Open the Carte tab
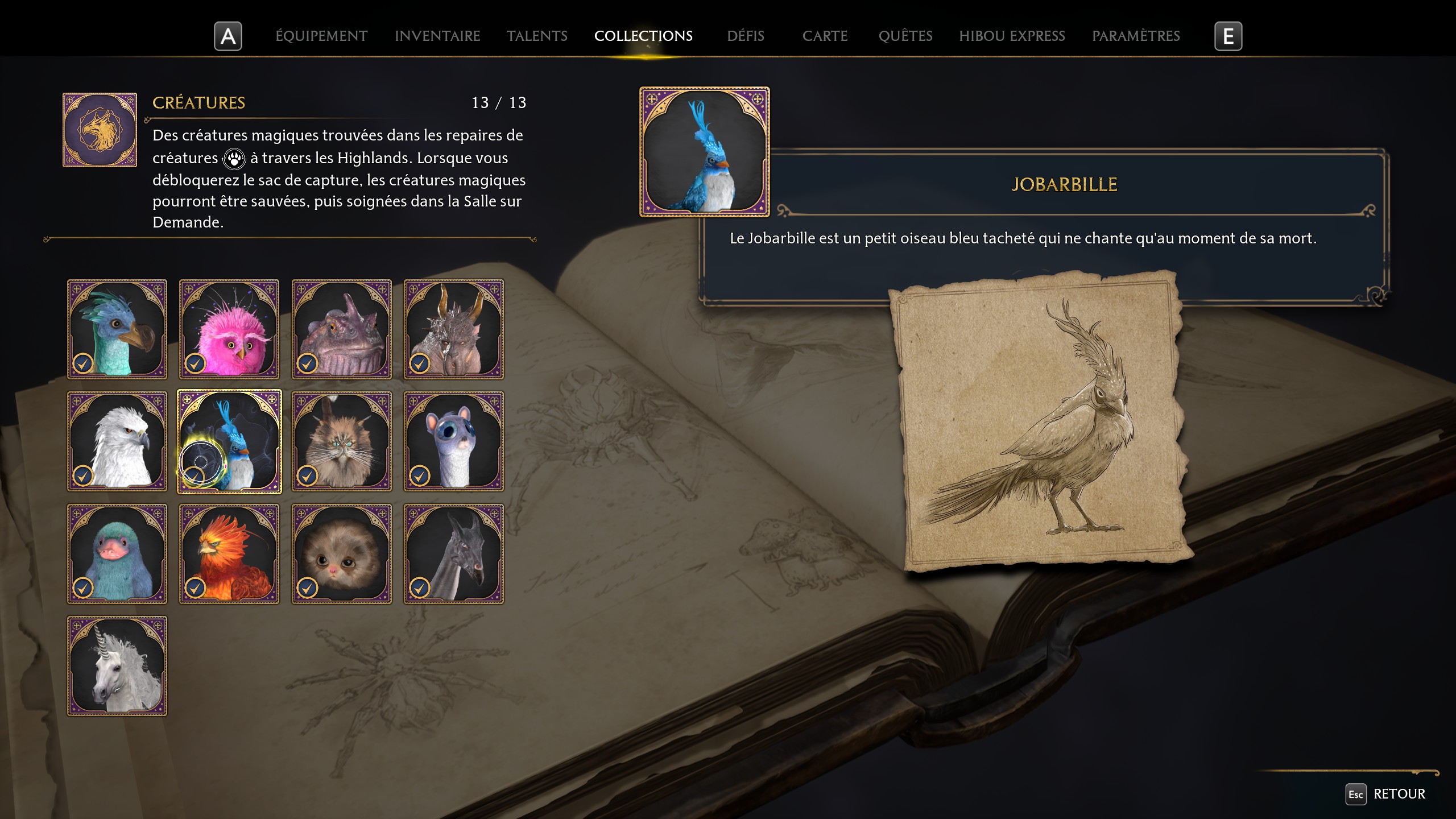Screen dimensions: 1456x819 point(825,36)
